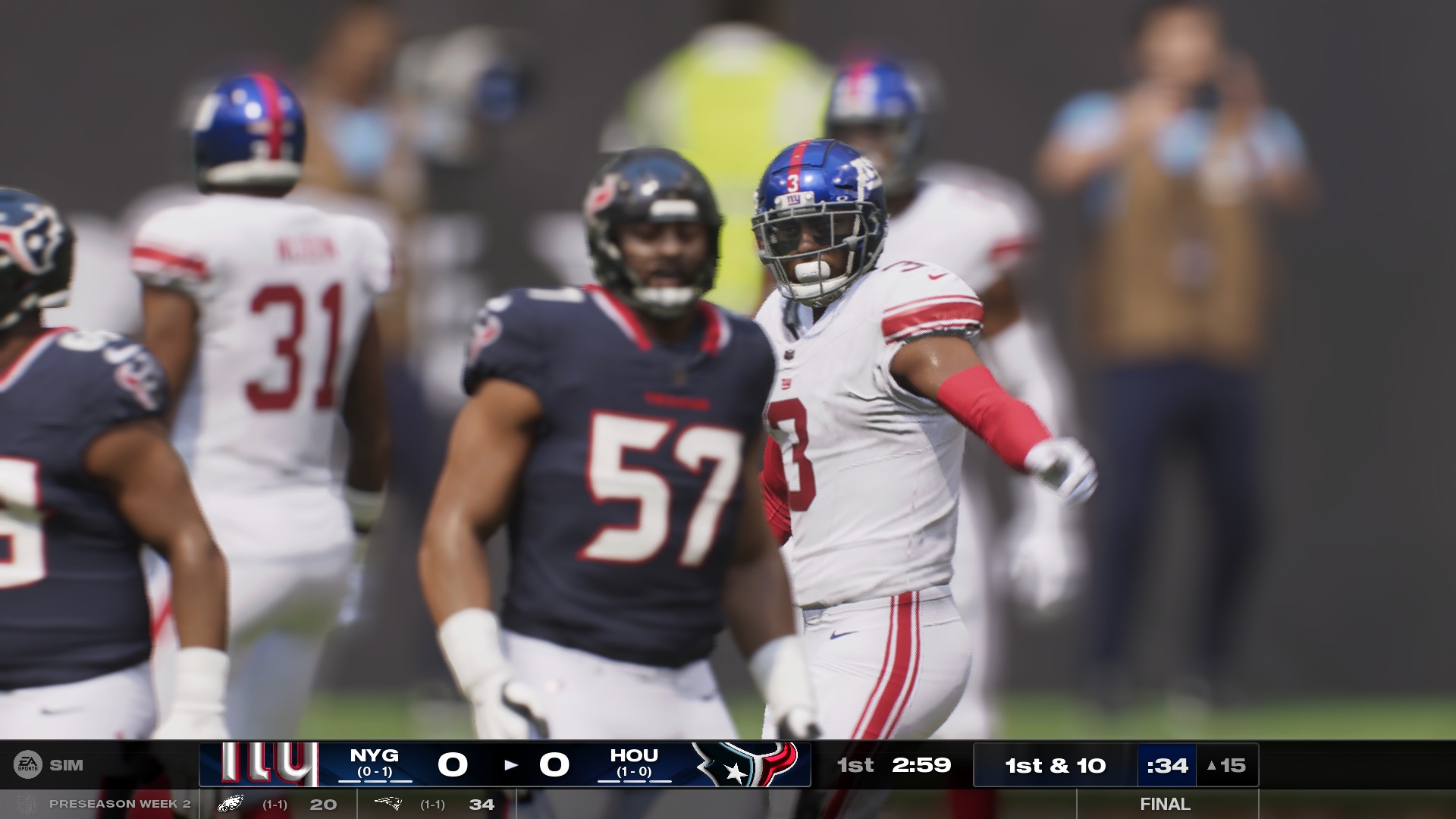
Task: Select the Giants team logo in the scoreboard
Action: 265,764
